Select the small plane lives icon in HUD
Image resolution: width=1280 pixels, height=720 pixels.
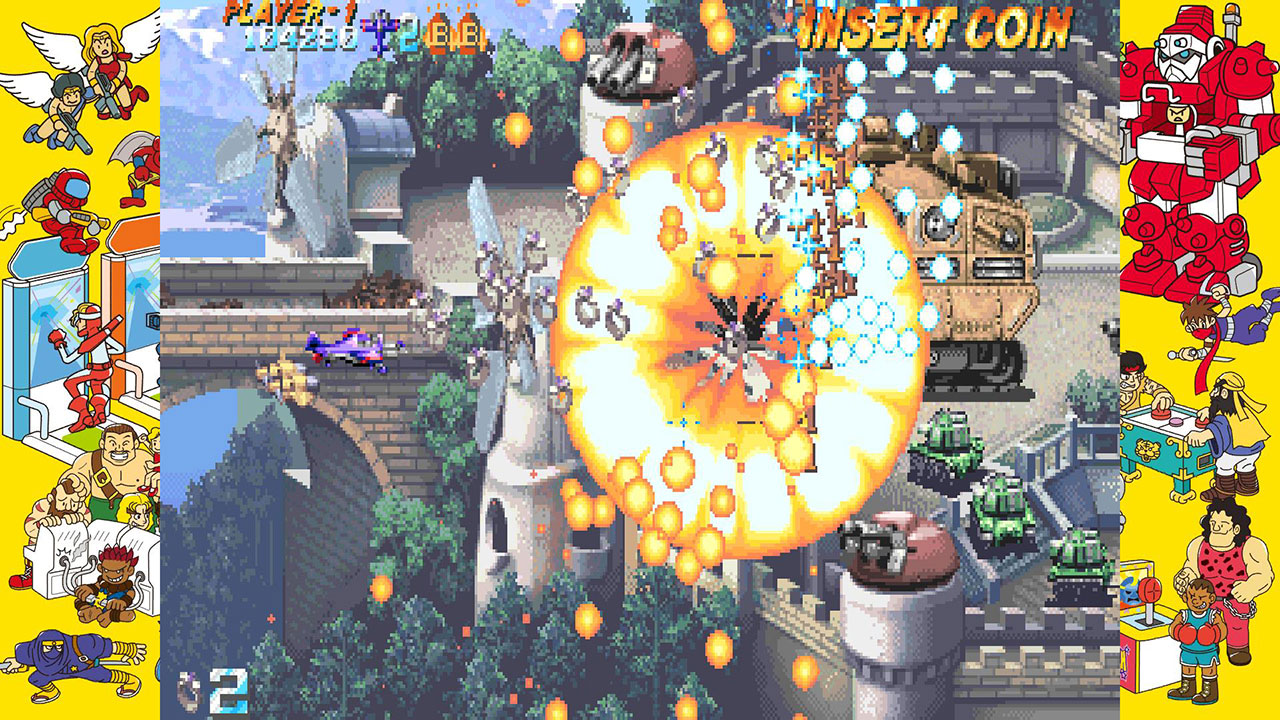[380, 27]
